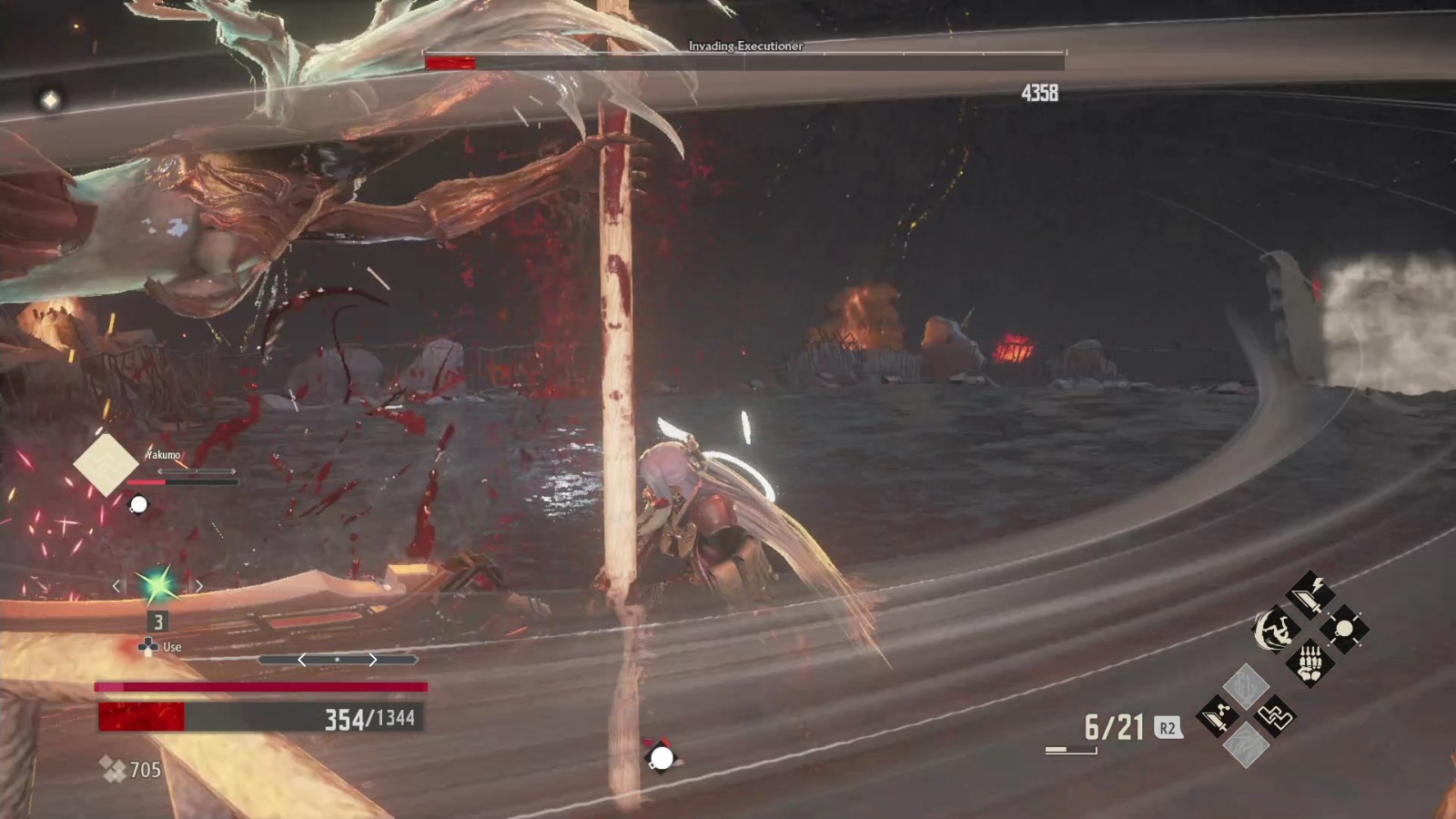
Task: Activate the skeletal hand gift icon
Action: (x=1310, y=665)
